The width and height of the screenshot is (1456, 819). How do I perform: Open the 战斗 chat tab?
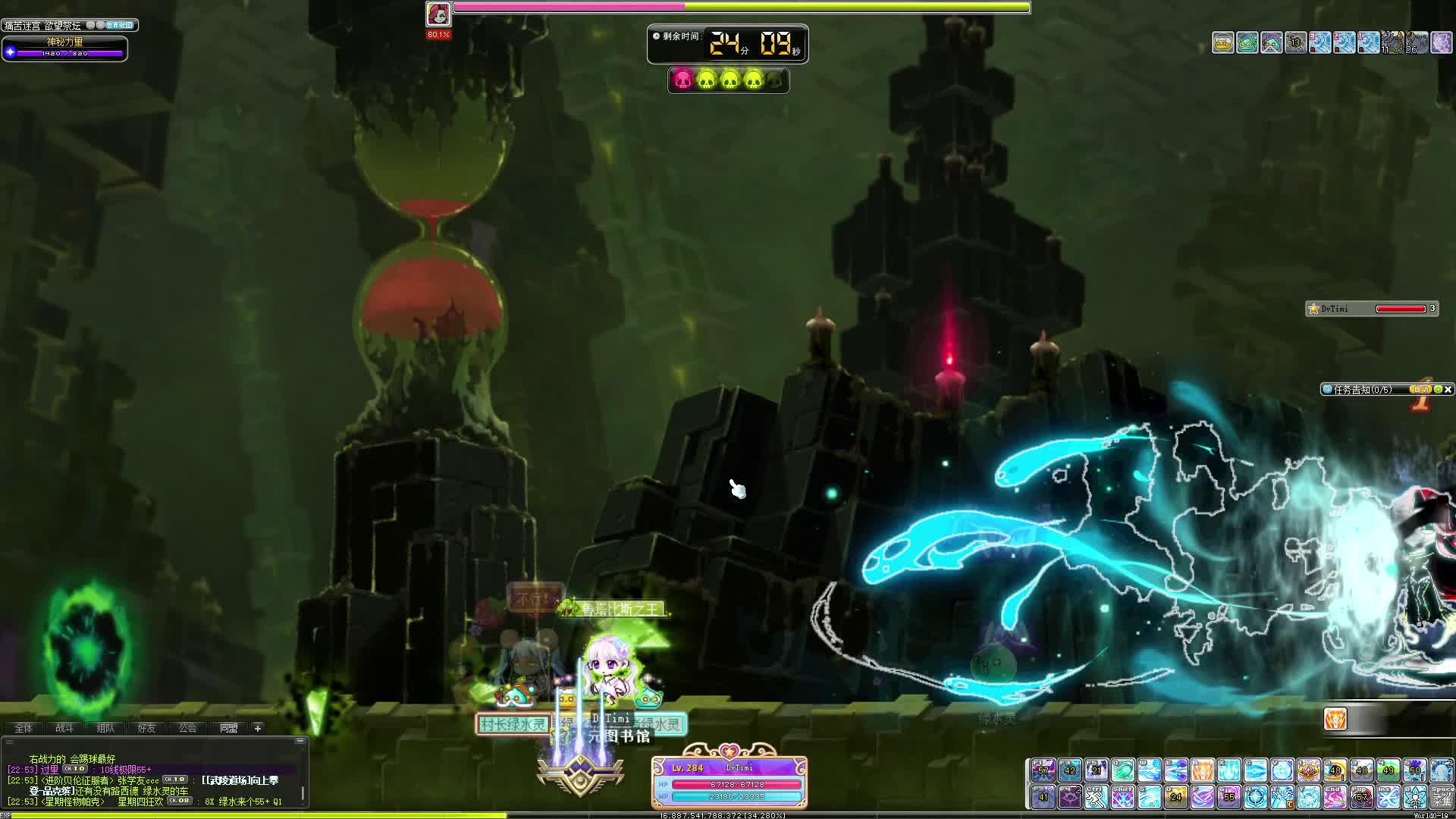64,728
